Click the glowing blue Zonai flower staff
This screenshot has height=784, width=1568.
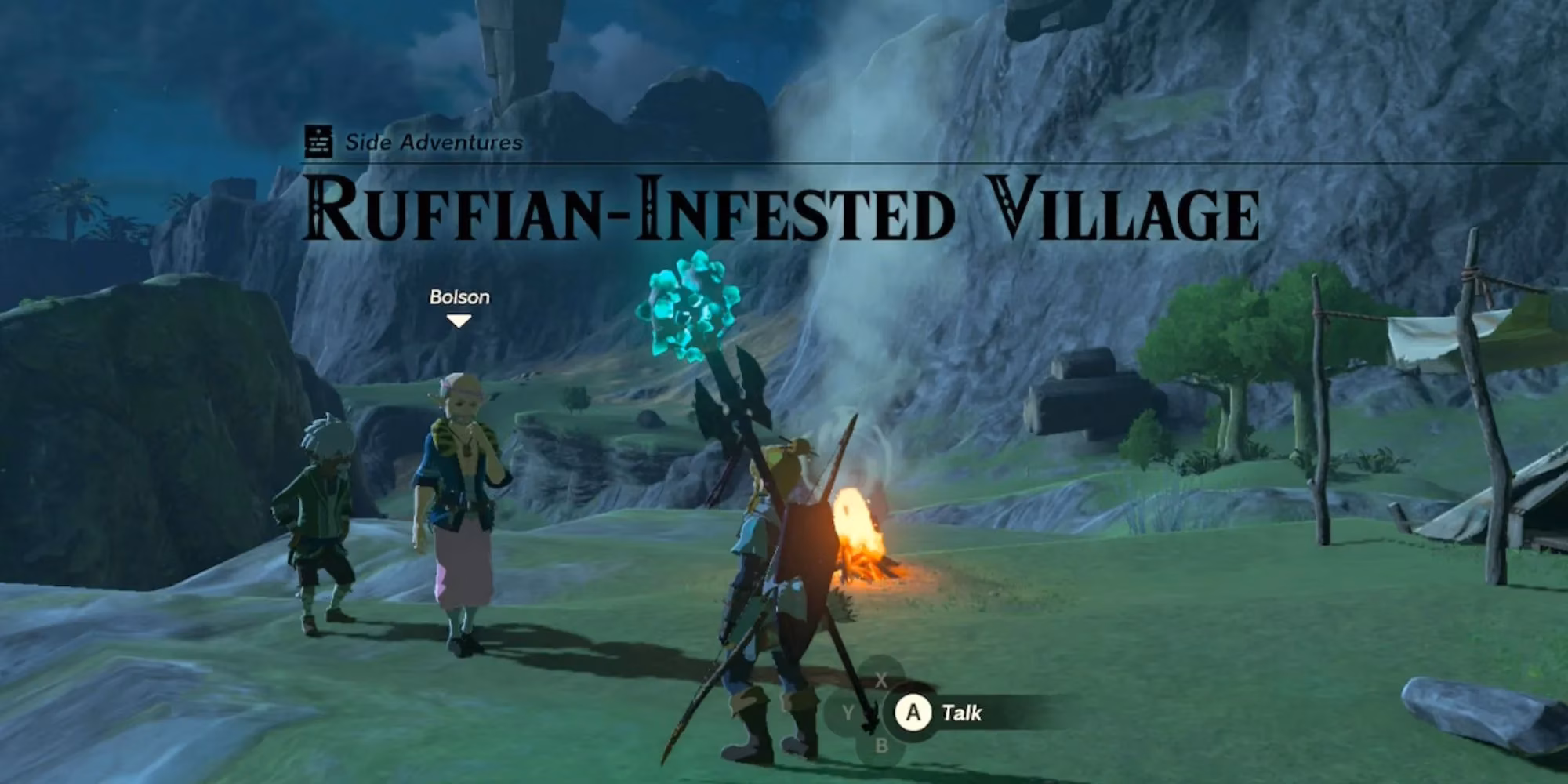pos(688,307)
